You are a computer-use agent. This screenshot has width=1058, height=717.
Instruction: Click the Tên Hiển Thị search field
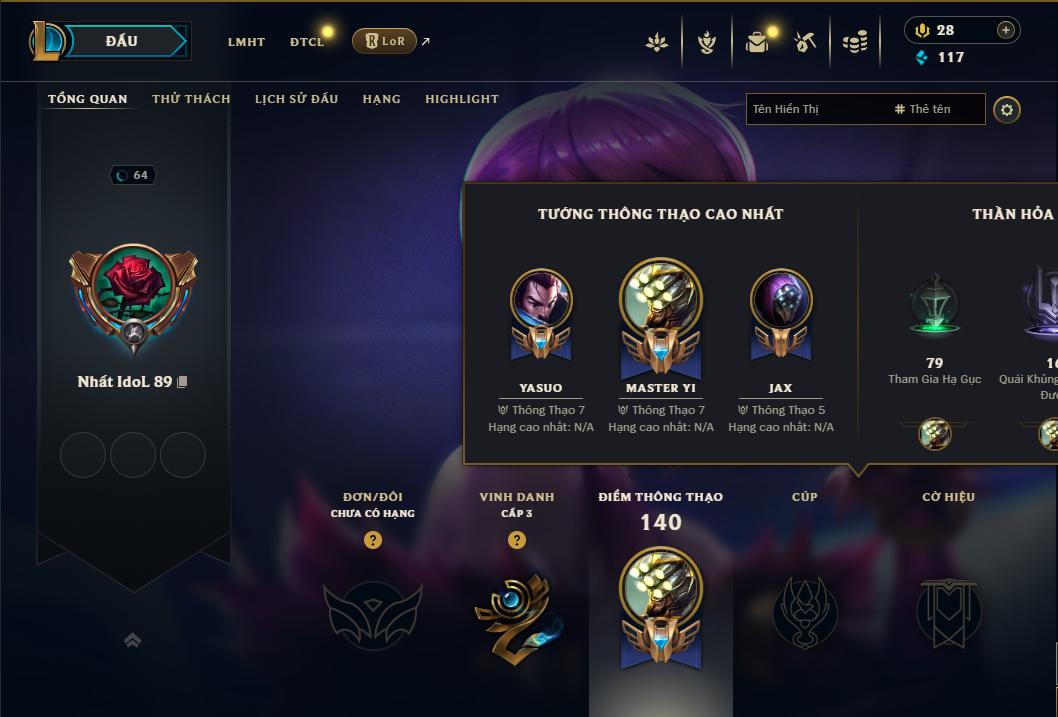click(x=815, y=109)
